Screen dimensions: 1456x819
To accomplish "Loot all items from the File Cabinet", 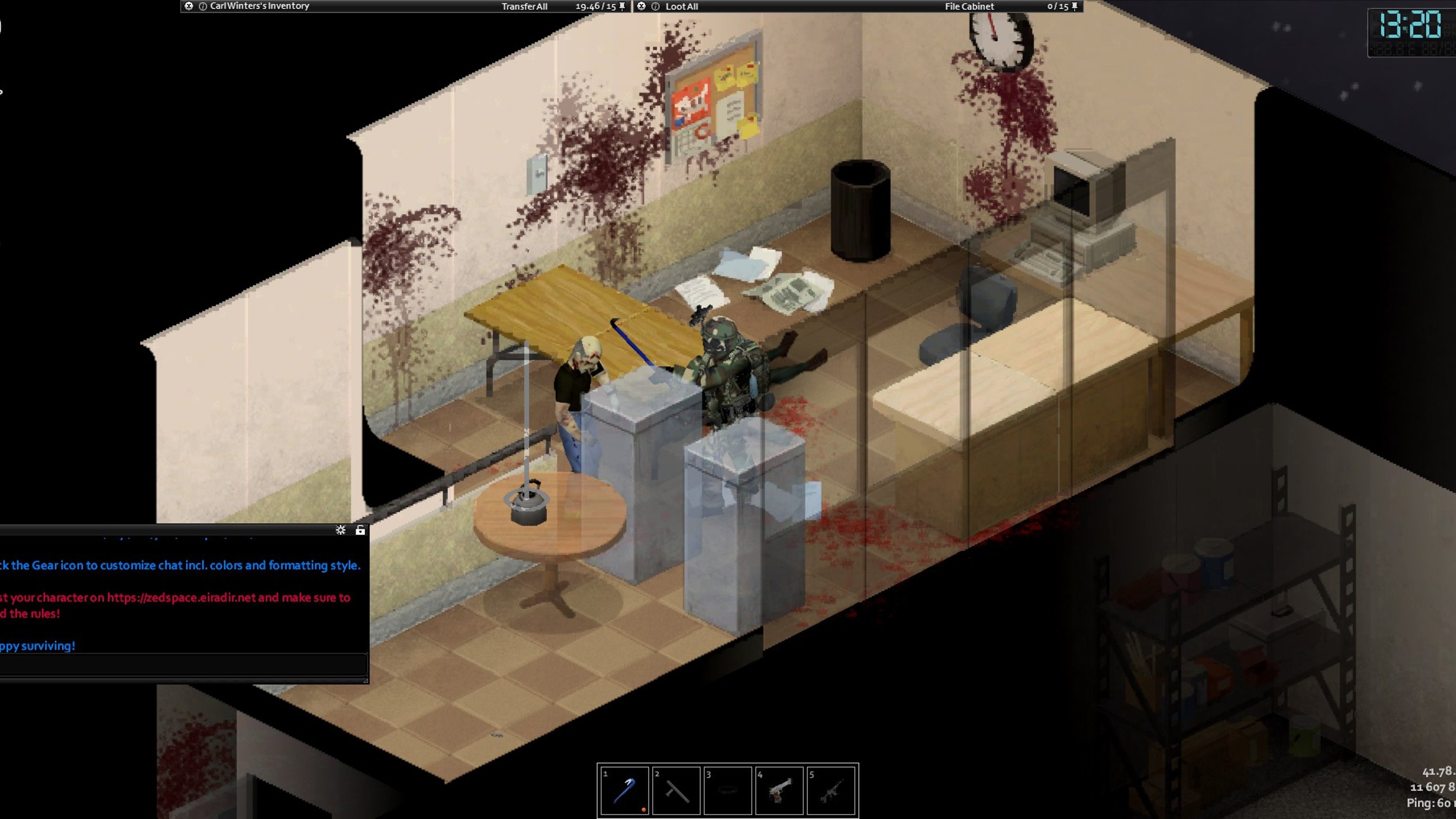I will pos(682,6).
